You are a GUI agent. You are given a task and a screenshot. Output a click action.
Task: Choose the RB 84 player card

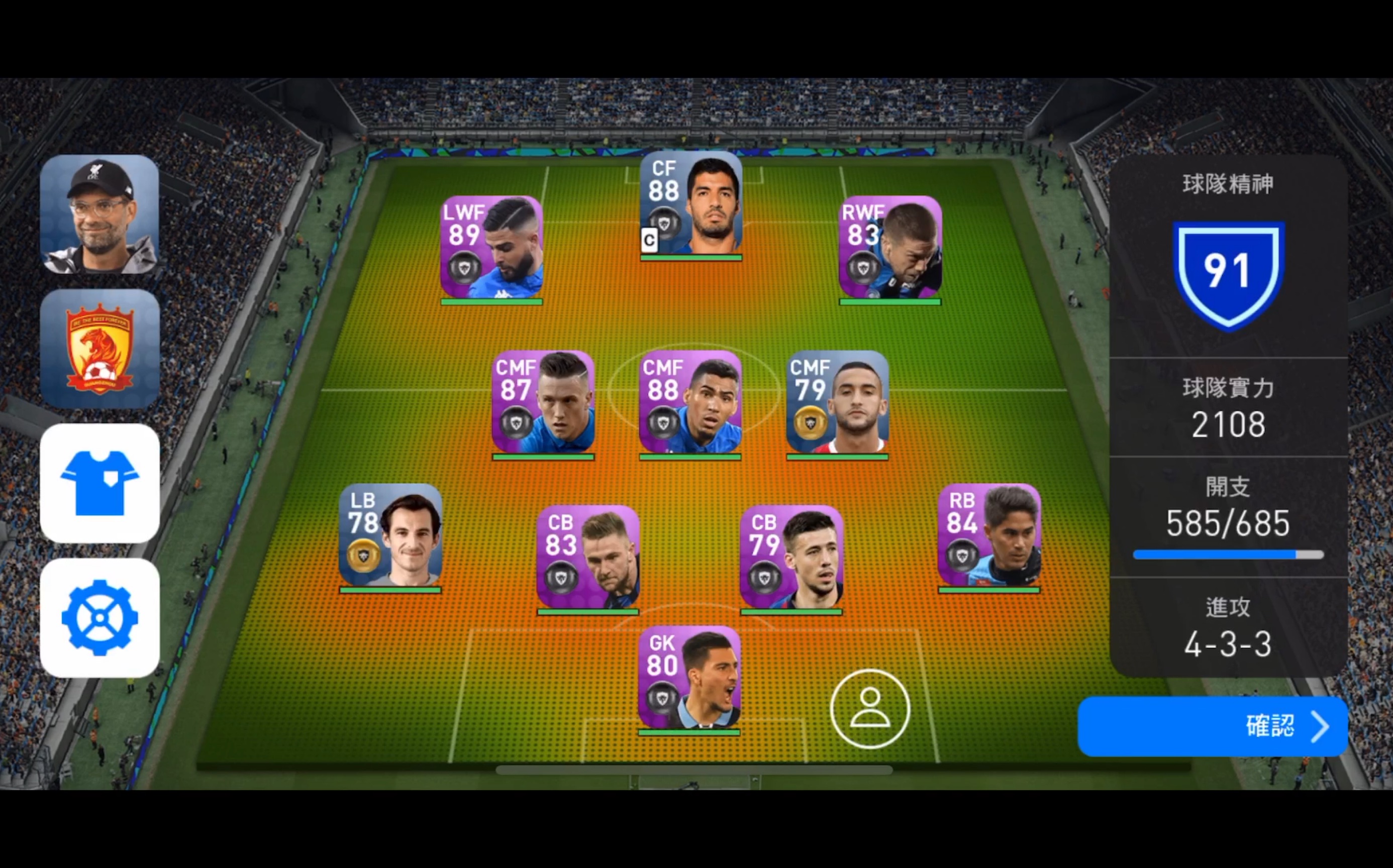pyautogui.click(x=989, y=536)
